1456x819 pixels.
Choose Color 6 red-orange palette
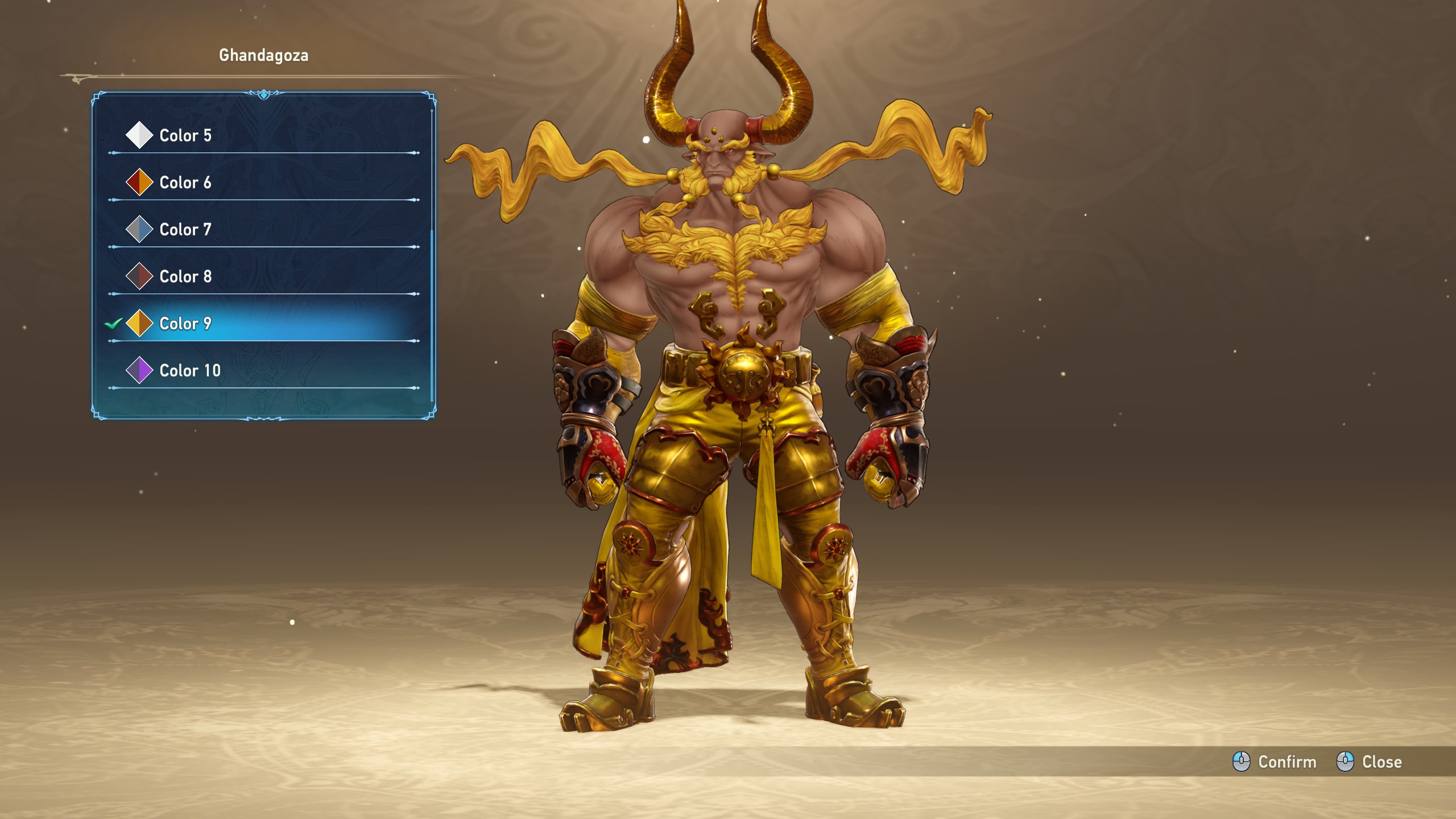[185, 183]
